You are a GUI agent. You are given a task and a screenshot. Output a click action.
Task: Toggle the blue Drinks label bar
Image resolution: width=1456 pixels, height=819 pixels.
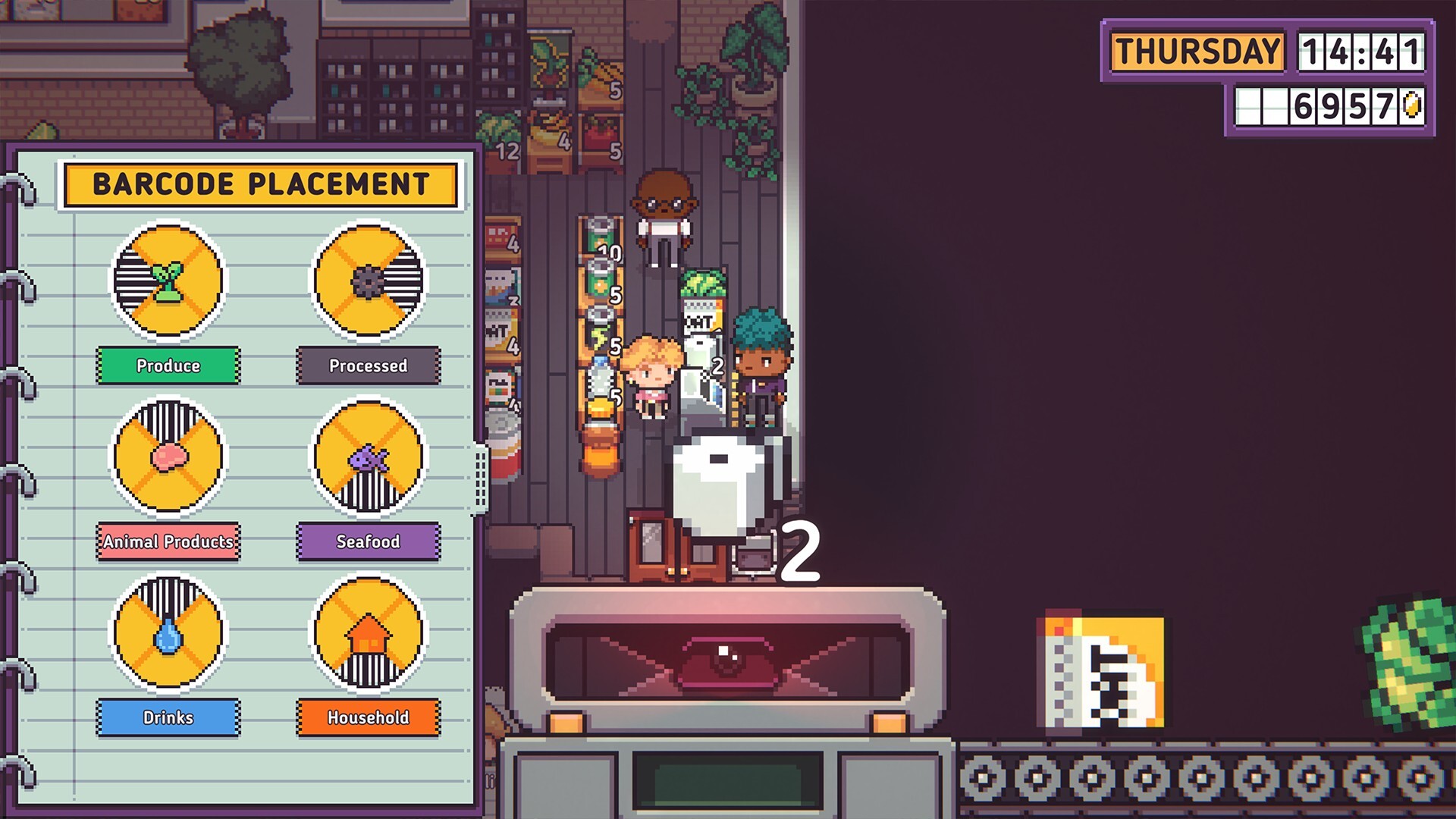click(x=168, y=717)
